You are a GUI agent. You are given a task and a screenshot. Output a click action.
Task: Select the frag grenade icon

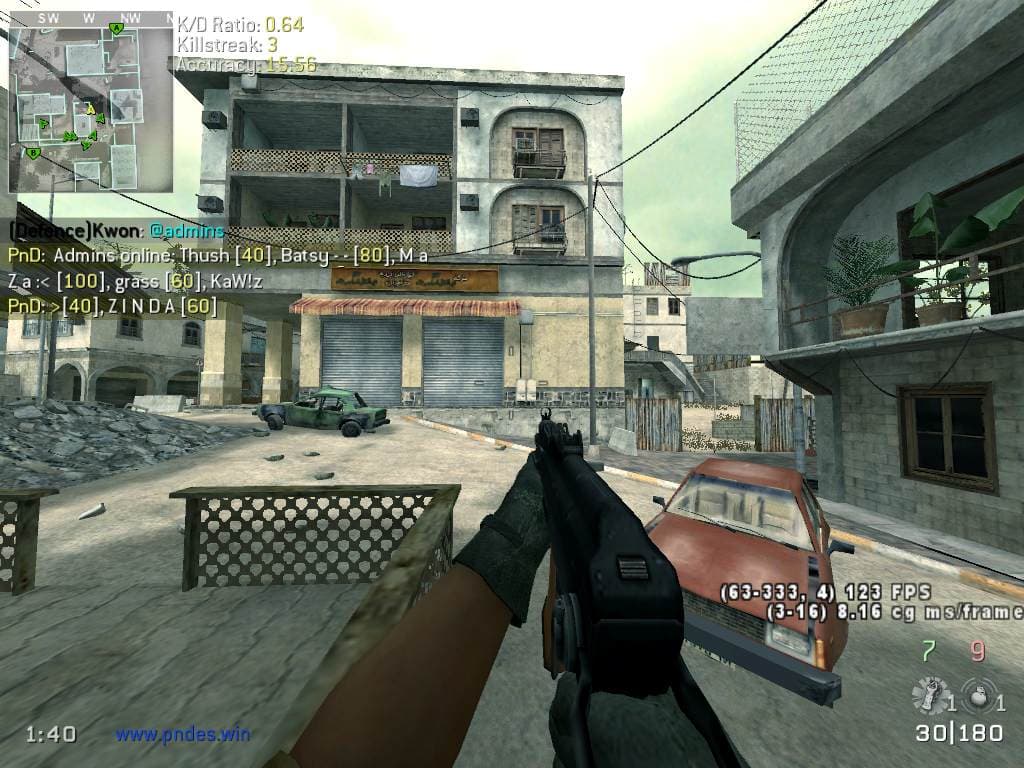pos(970,693)
